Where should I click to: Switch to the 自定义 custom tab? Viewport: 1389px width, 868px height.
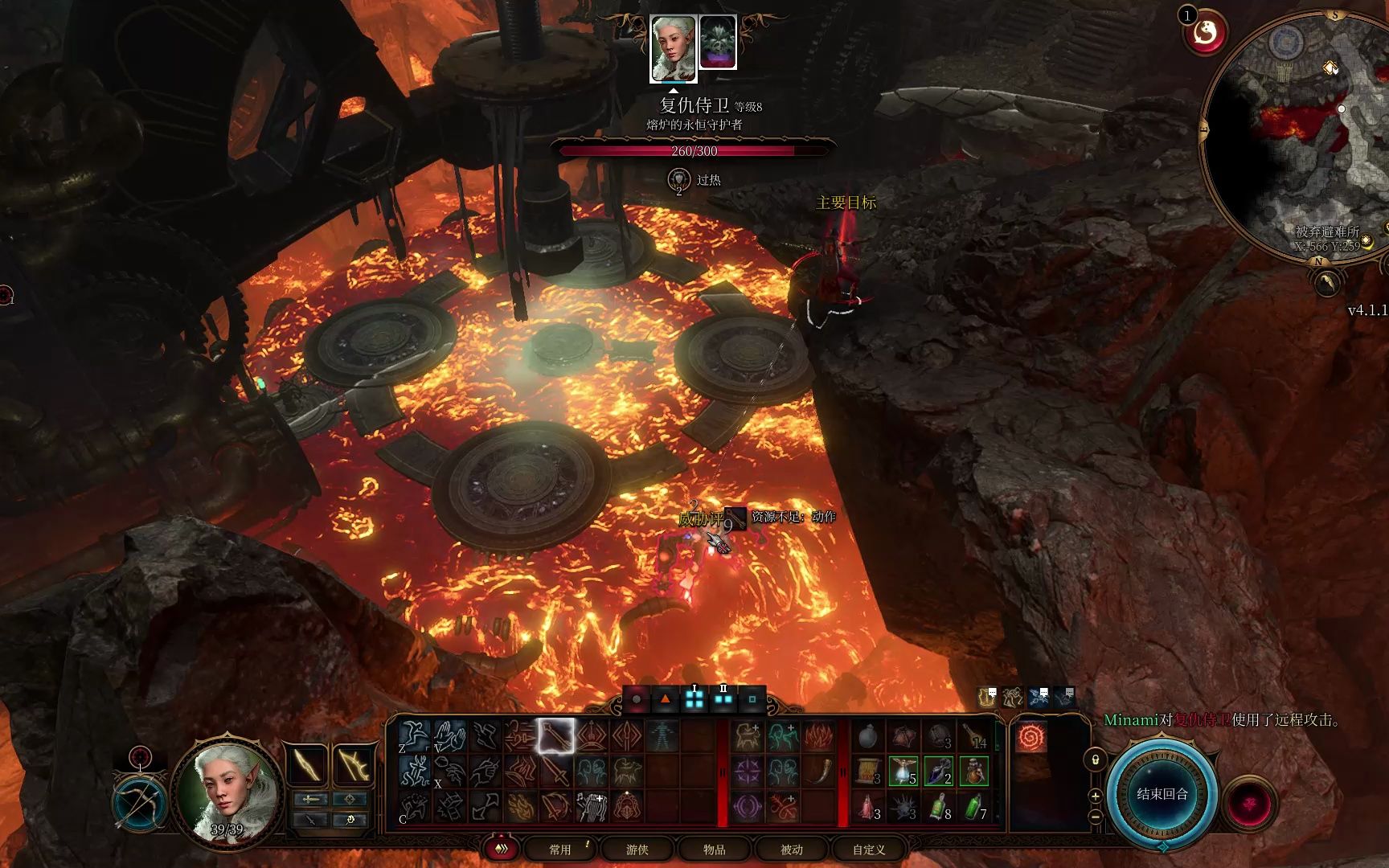(868, 850)
